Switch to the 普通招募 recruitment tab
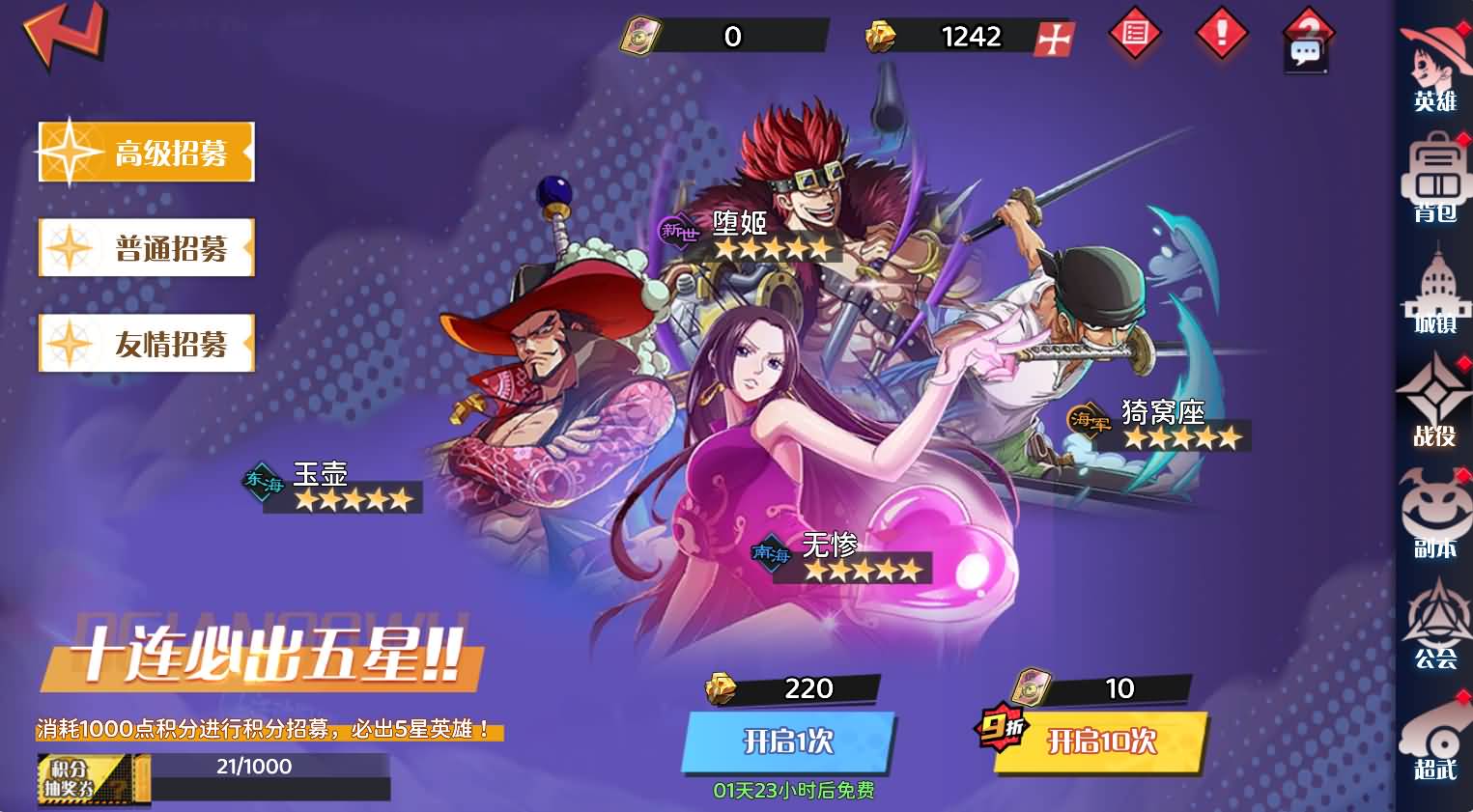The height and width of the screenshot is (812, 1473). pos(145,248)
